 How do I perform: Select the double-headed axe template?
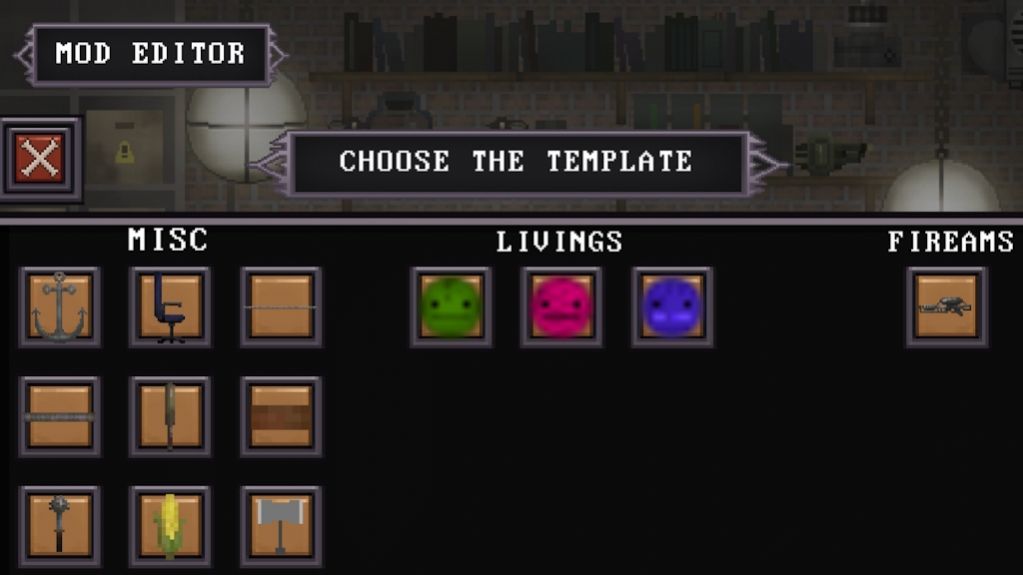click(281, 526)
